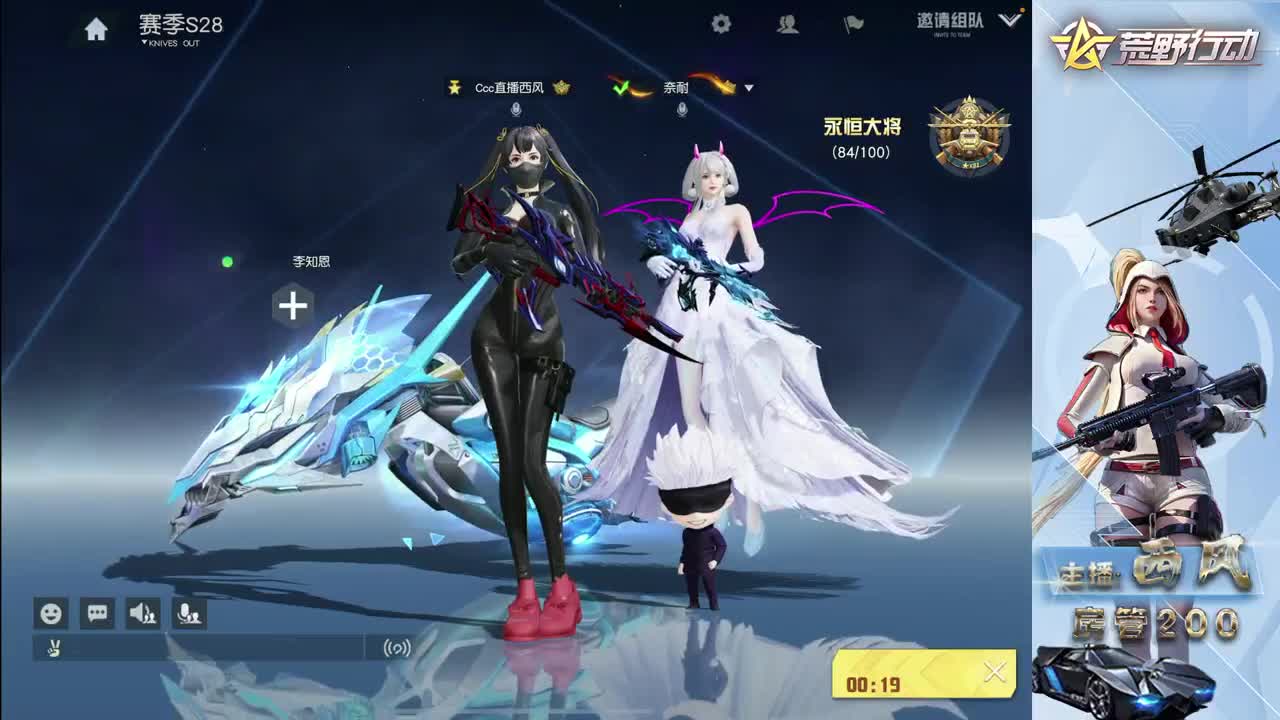Open the chat message icon
This screenshot has width=1280, height=720.
point(95,614)
